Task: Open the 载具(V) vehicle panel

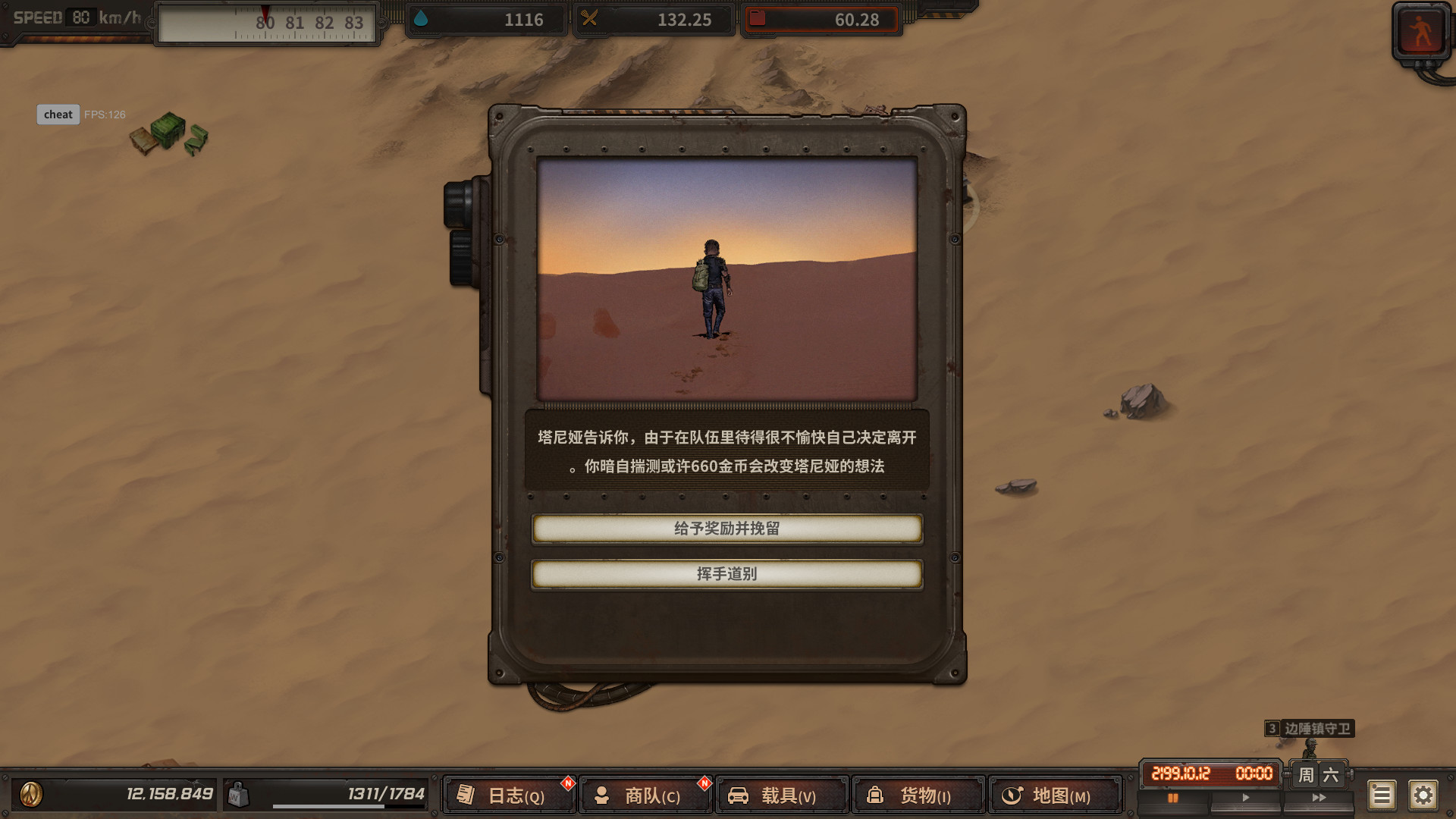Action: [x=782, y=796]
